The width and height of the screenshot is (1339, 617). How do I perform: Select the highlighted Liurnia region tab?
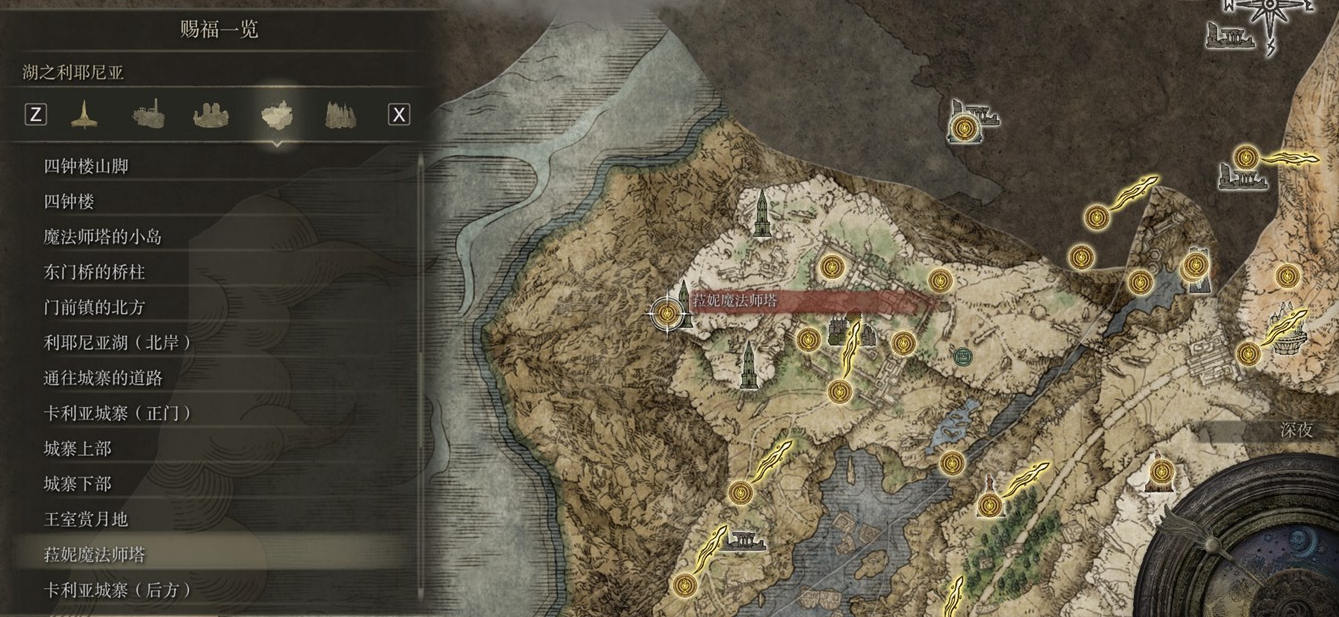[x=276, y=115]
